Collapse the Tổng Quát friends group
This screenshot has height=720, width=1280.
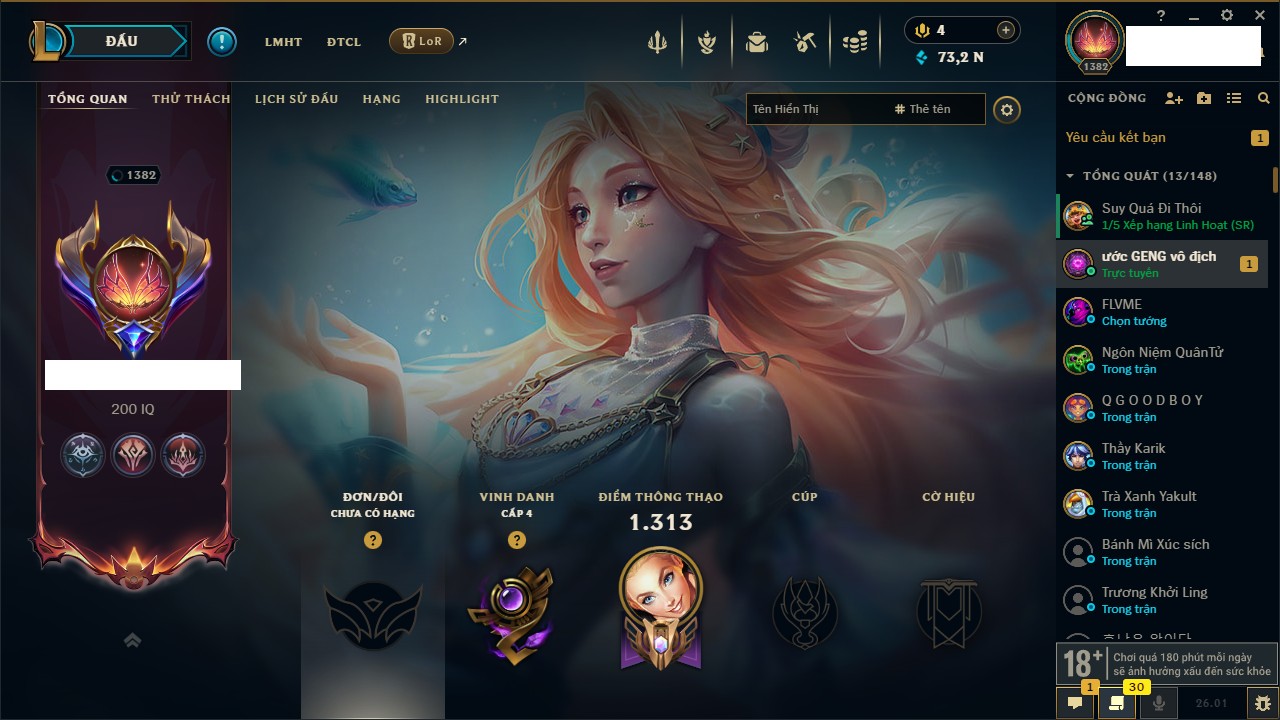click(x=1070, y=176)
